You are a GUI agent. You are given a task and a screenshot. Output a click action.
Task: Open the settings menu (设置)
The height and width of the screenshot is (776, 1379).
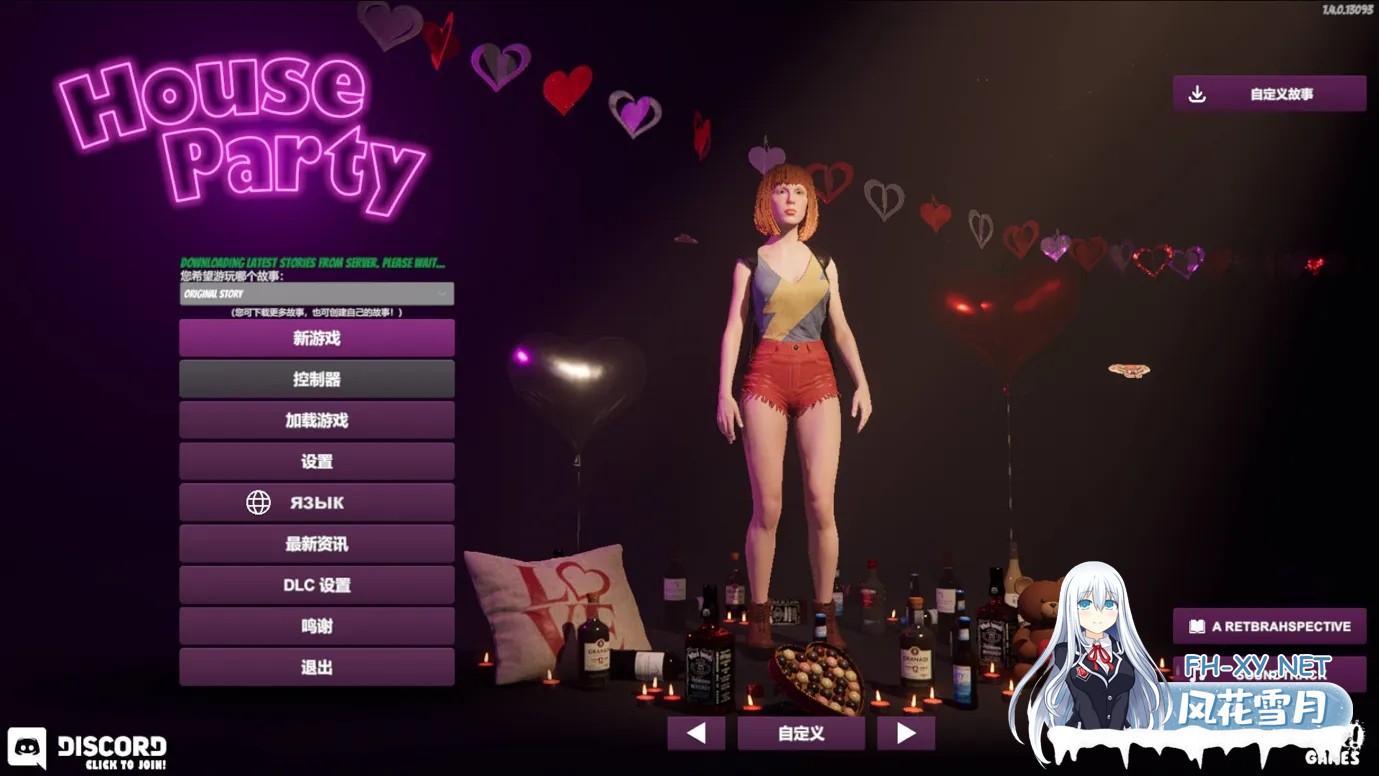pyautogui.click(x=316, y=461)
